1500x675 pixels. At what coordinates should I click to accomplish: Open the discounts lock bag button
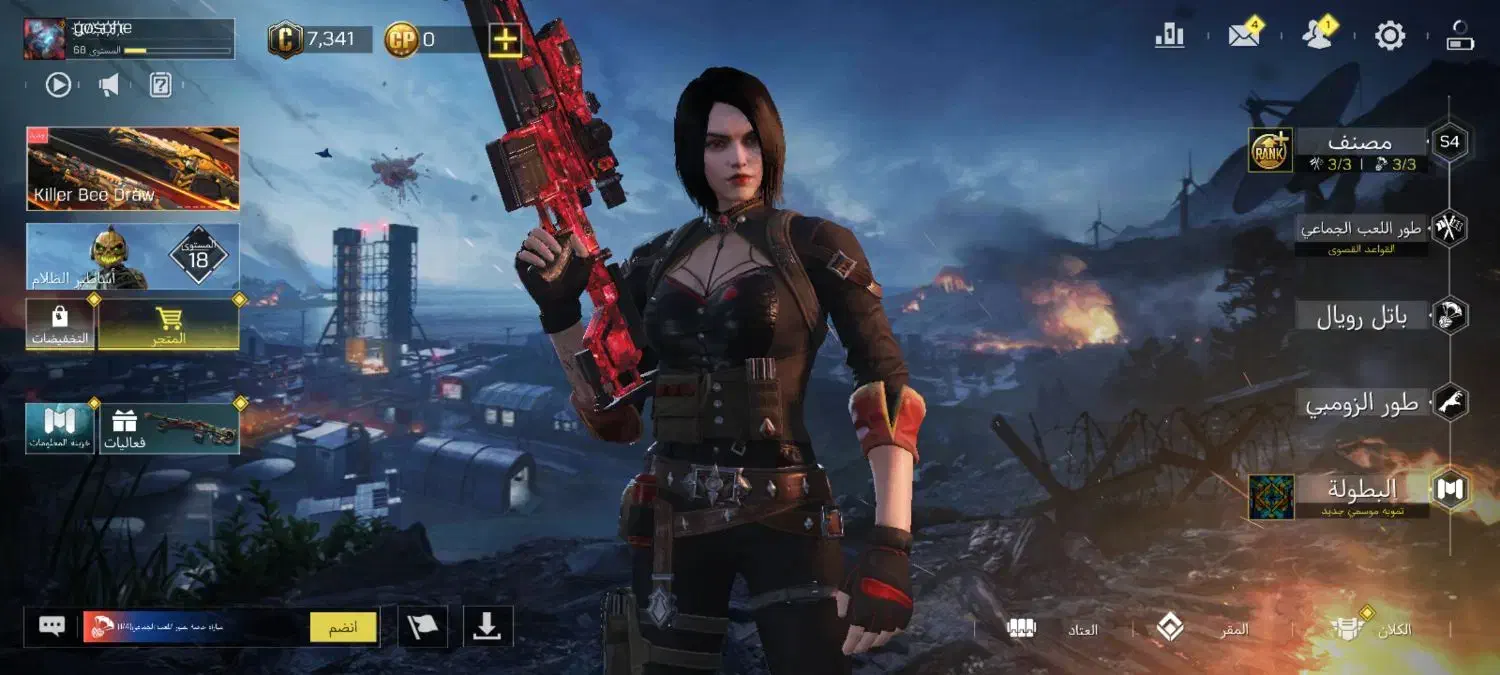pos(60,325)
